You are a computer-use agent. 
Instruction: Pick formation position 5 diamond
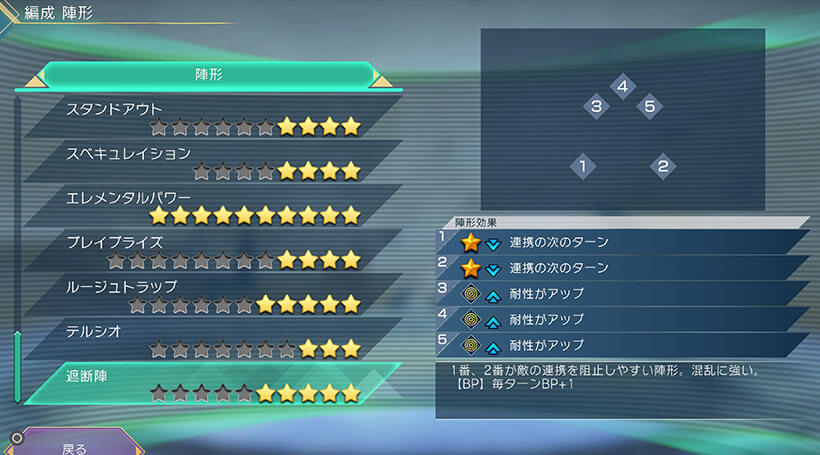click(649, 106)
